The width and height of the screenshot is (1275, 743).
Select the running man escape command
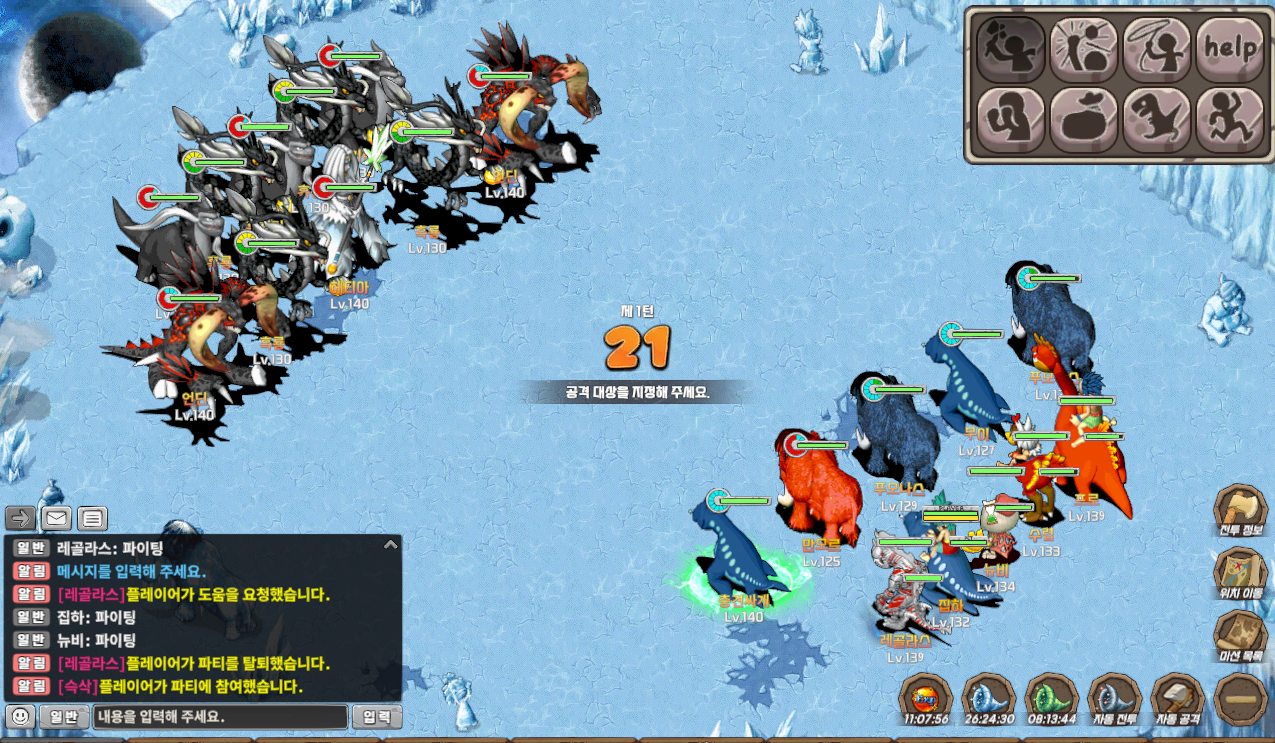click(1230, 119)
